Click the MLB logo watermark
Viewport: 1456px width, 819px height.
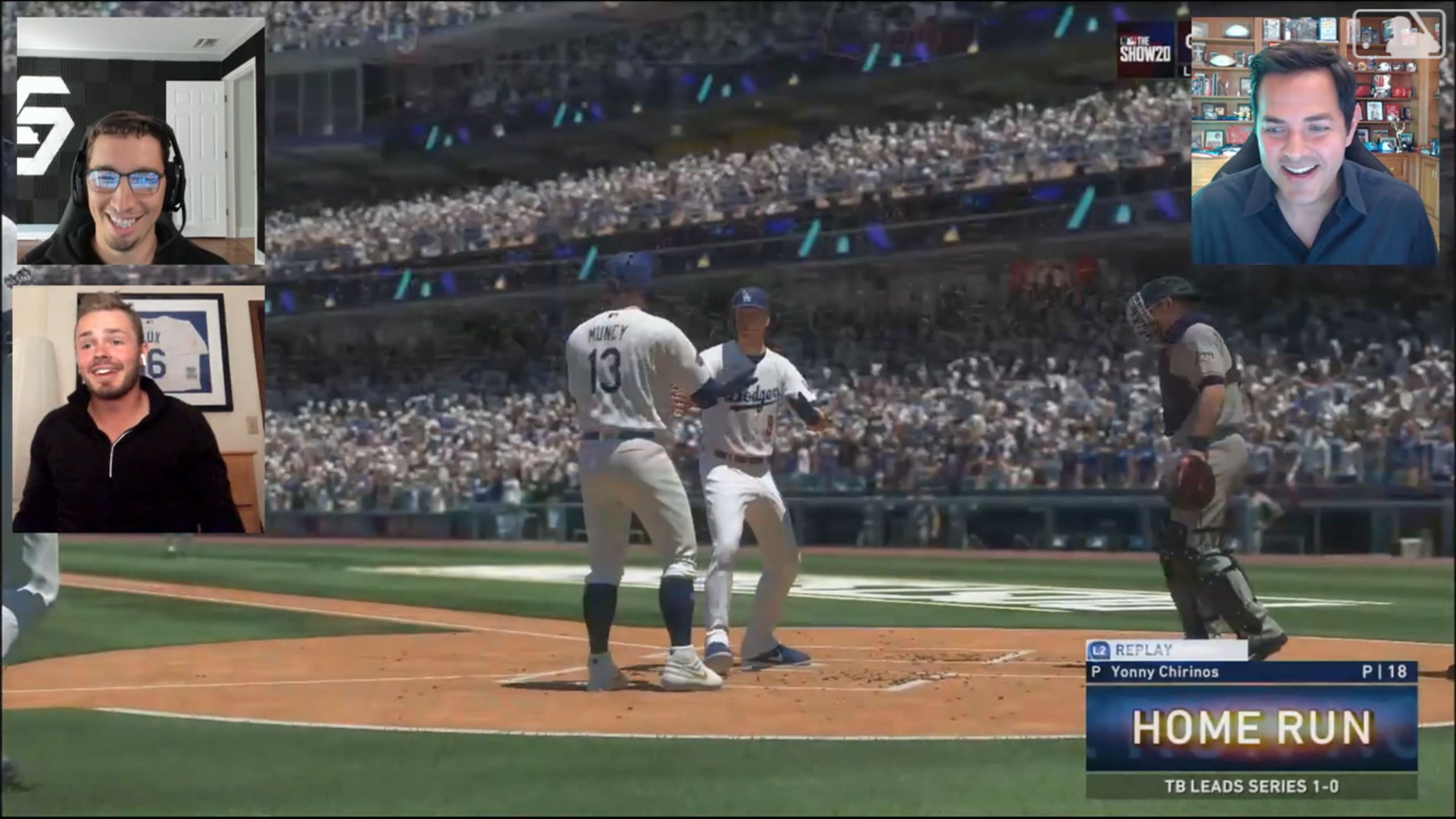[x=1398, y=34]
